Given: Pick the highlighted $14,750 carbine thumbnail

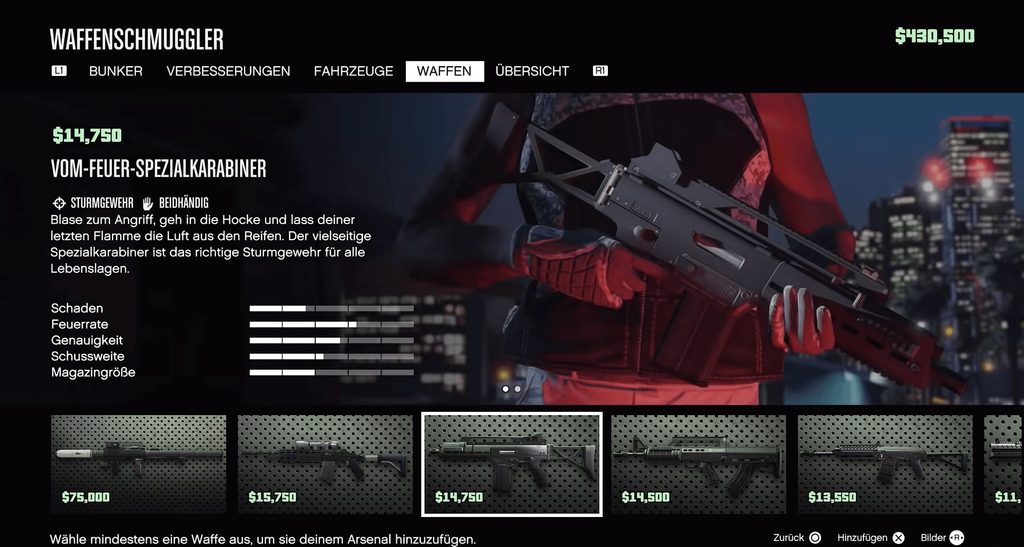Looking at the screenshot, I should pos(511,464).
